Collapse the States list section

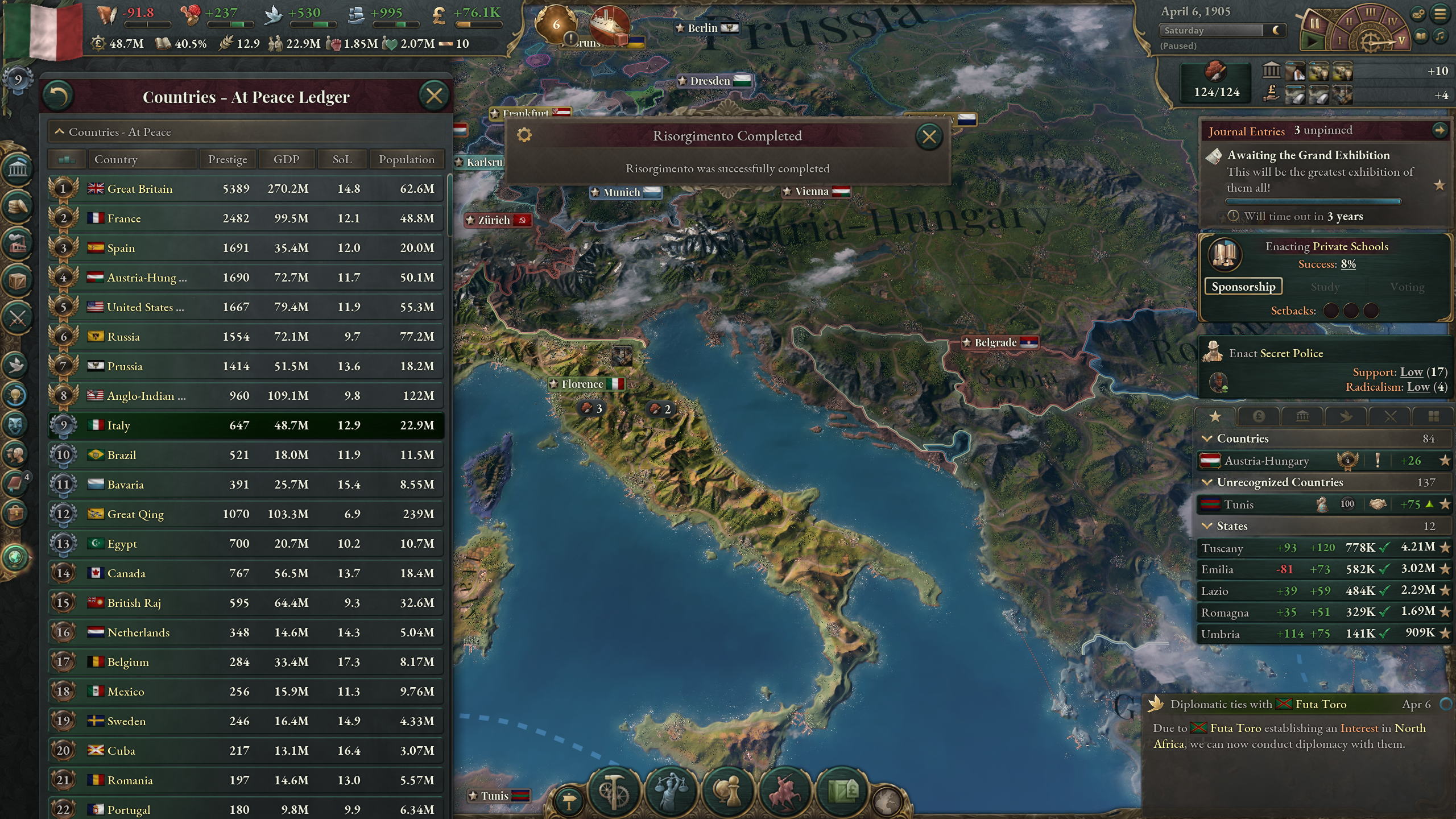[x=1207, y=526]
